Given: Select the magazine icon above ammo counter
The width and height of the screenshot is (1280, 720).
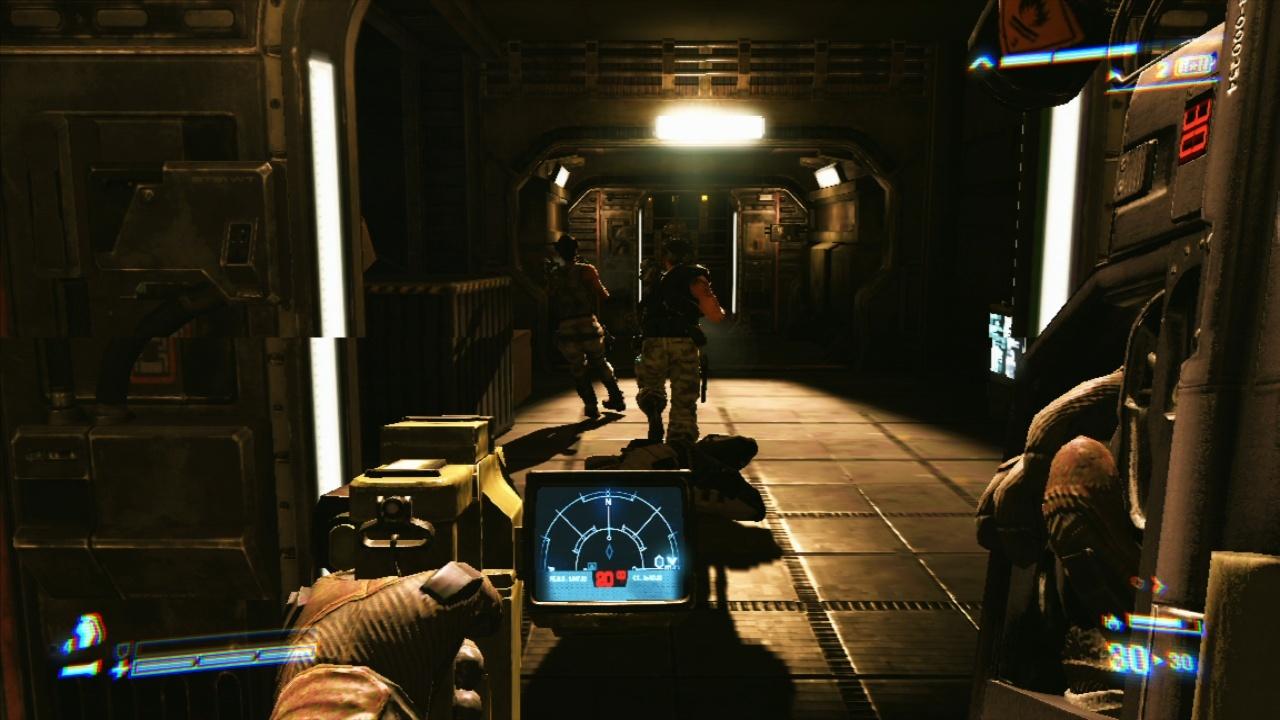Looking at the screenshot, I should tap(1112, 623).
